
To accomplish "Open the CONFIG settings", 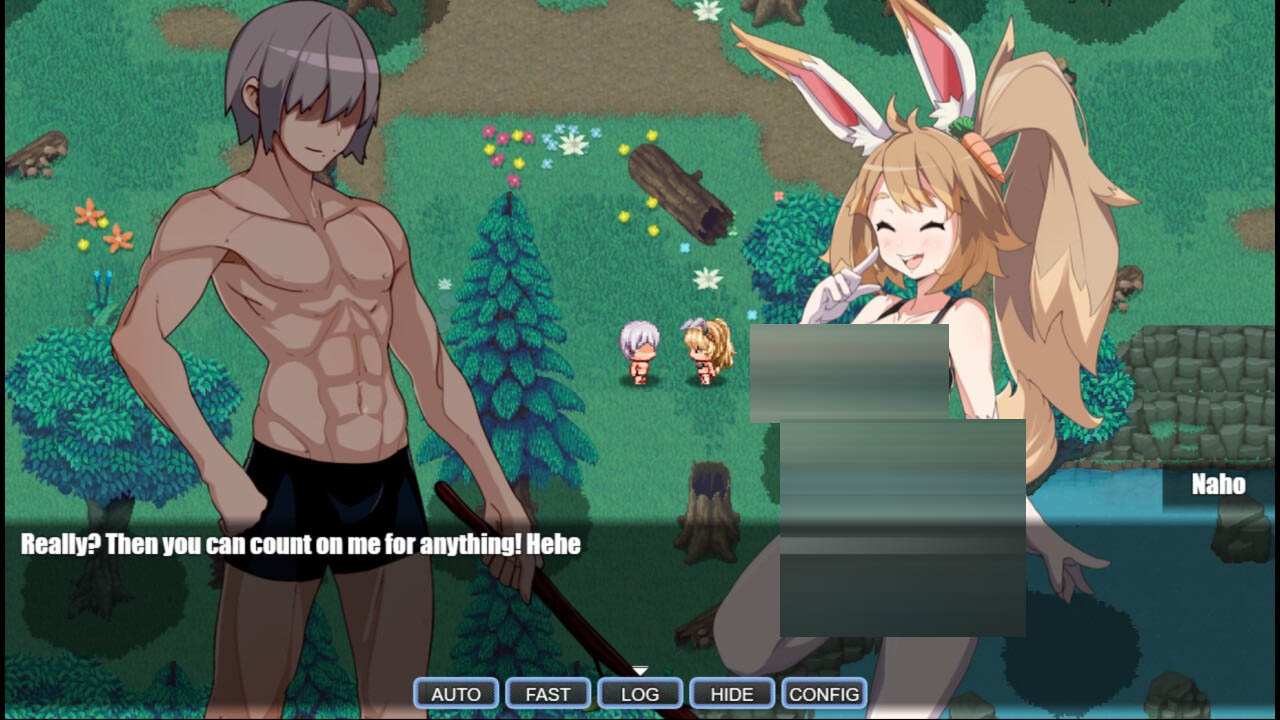I will [x=824, y=694].
